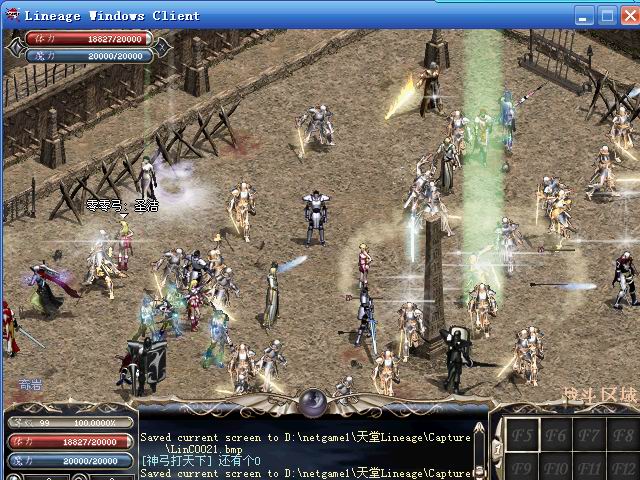Close the Lineage client window

[629, 15]
